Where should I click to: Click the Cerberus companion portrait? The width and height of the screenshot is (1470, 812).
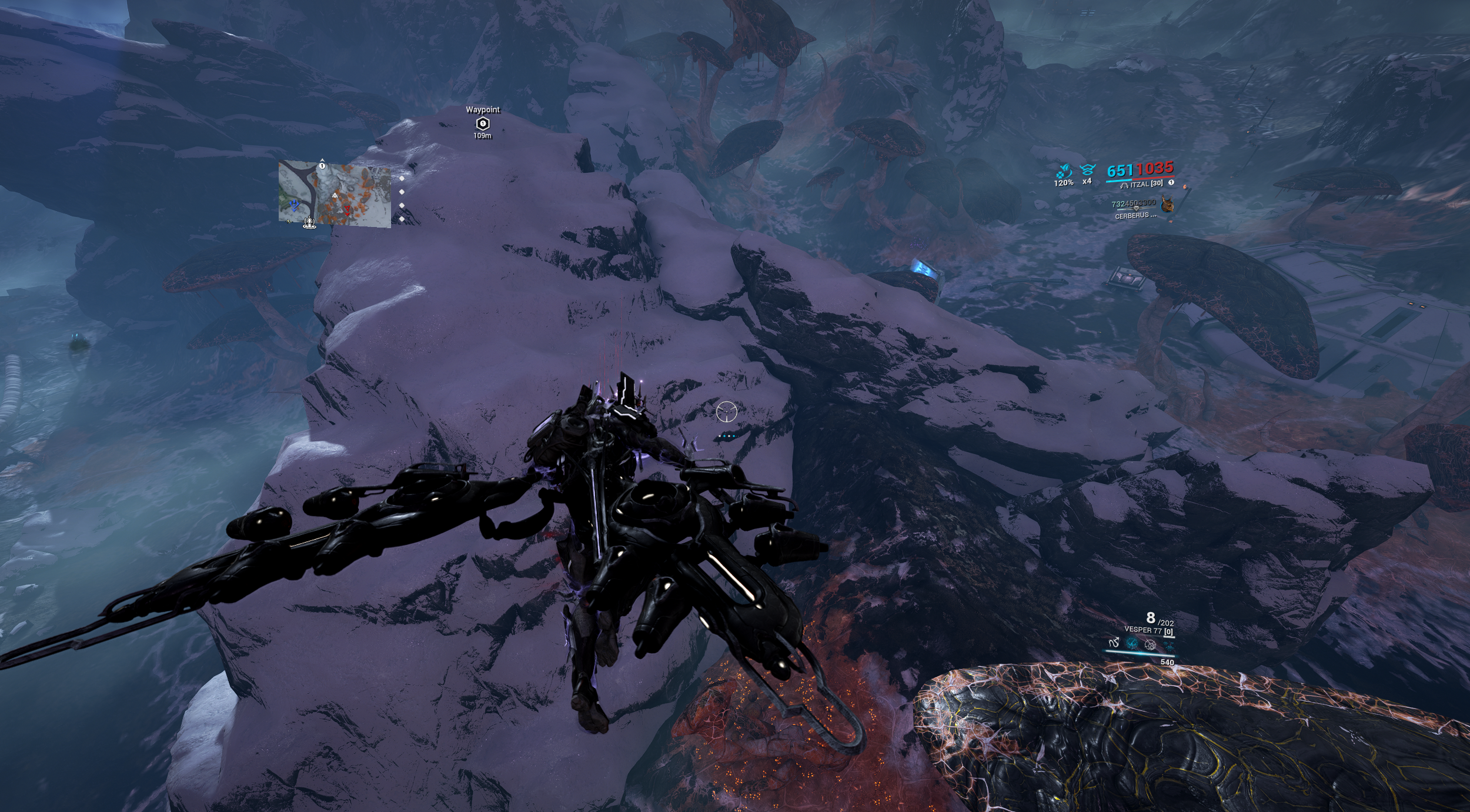[1168, 204]
